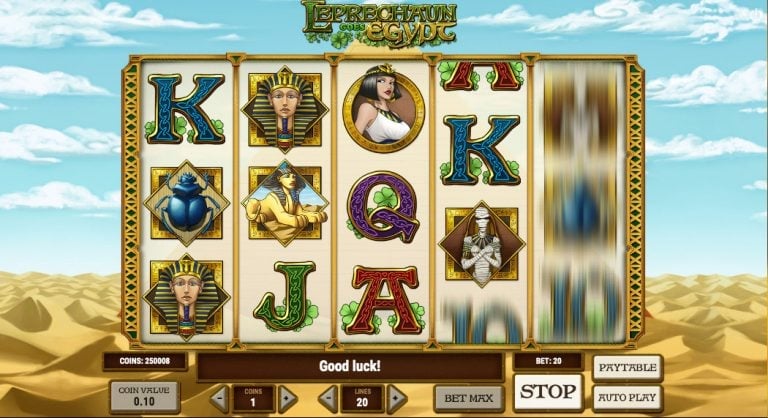This screenshot has width=768, height=418.
Task: Open the Paytable
Action: (x=628, y=367)
